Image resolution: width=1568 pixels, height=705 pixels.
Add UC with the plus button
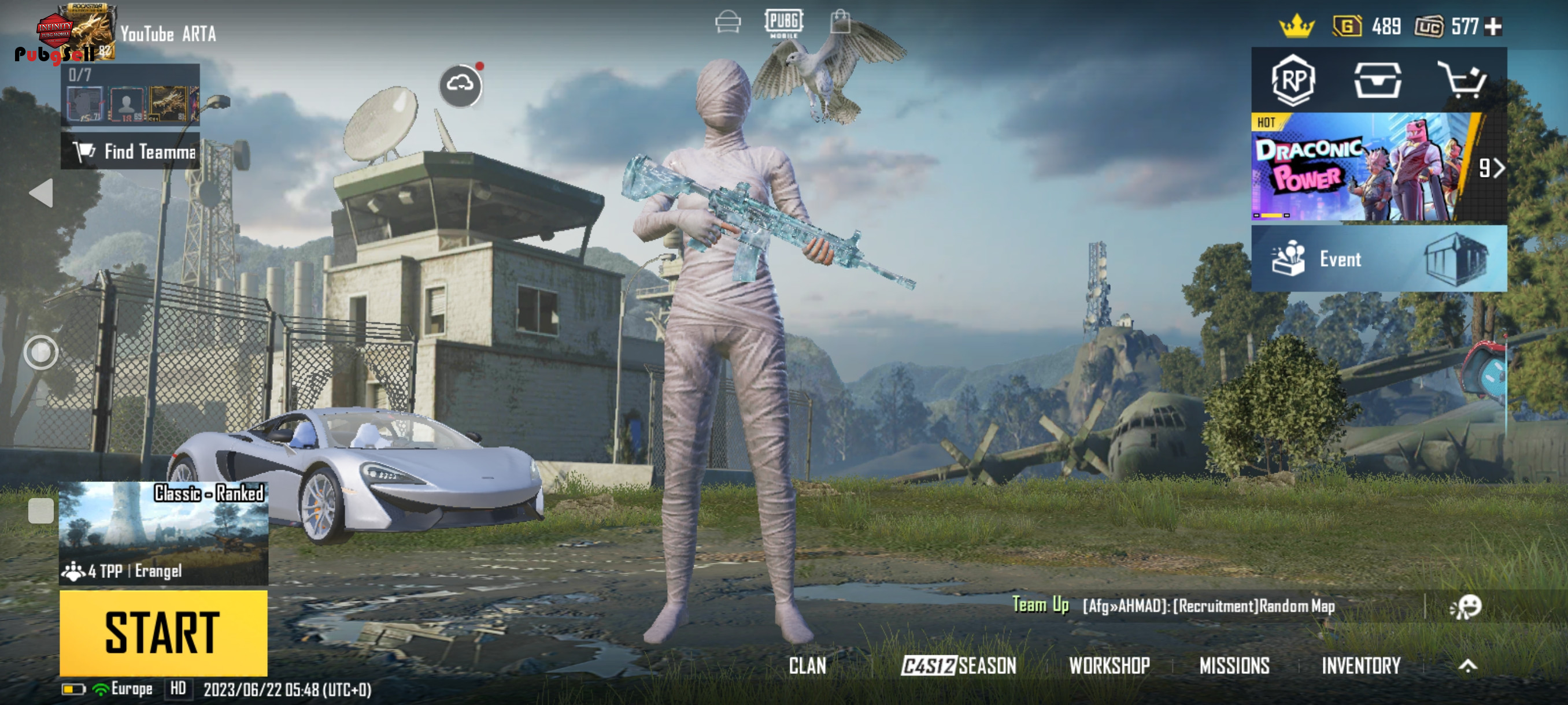coord(1493,27)
